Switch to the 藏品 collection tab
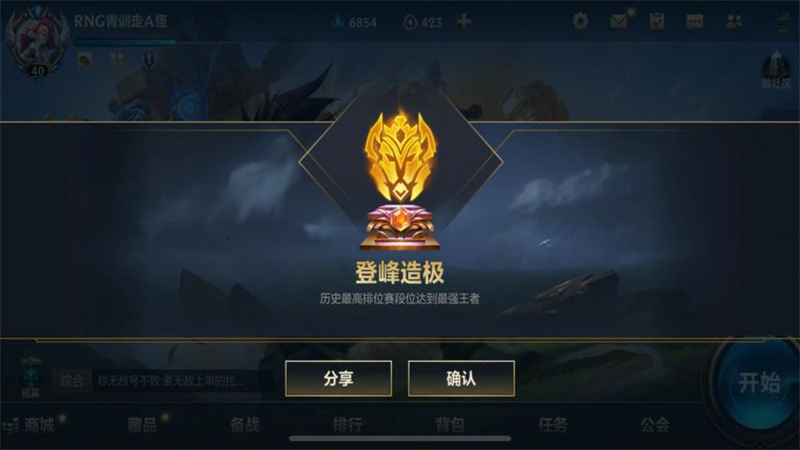 coord(142,425)
